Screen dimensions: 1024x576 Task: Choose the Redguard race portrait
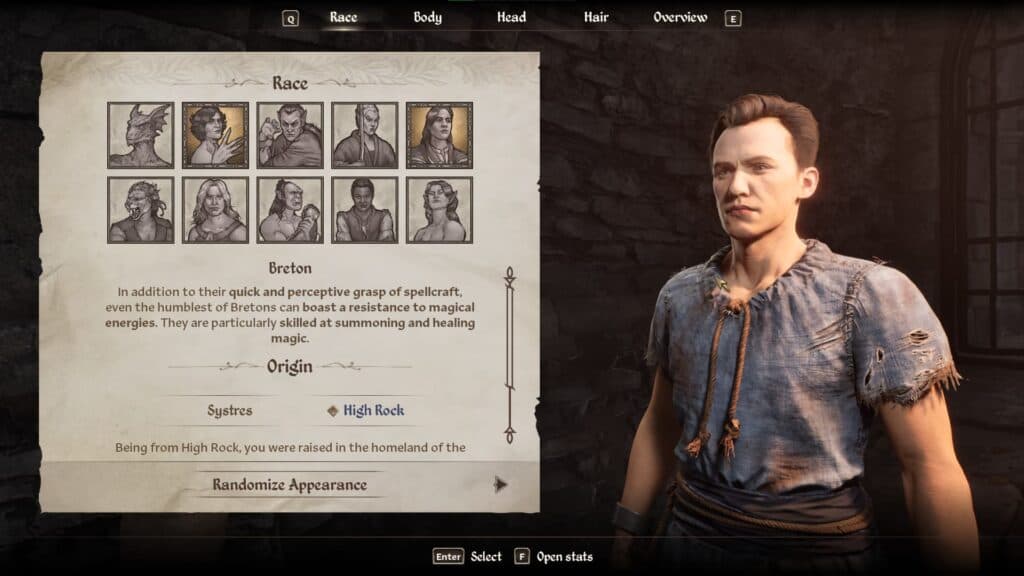coord(365,210)
